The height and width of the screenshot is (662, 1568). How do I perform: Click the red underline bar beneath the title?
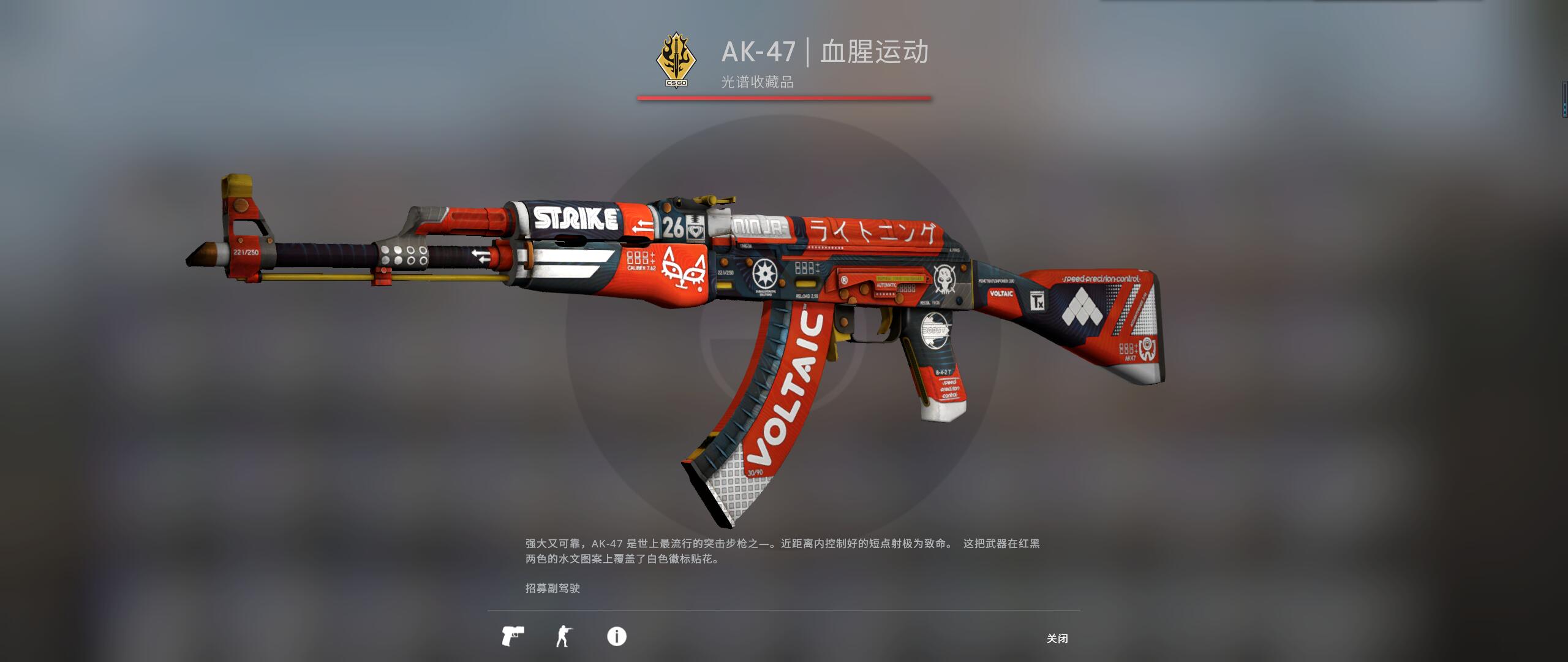[784, 98]
